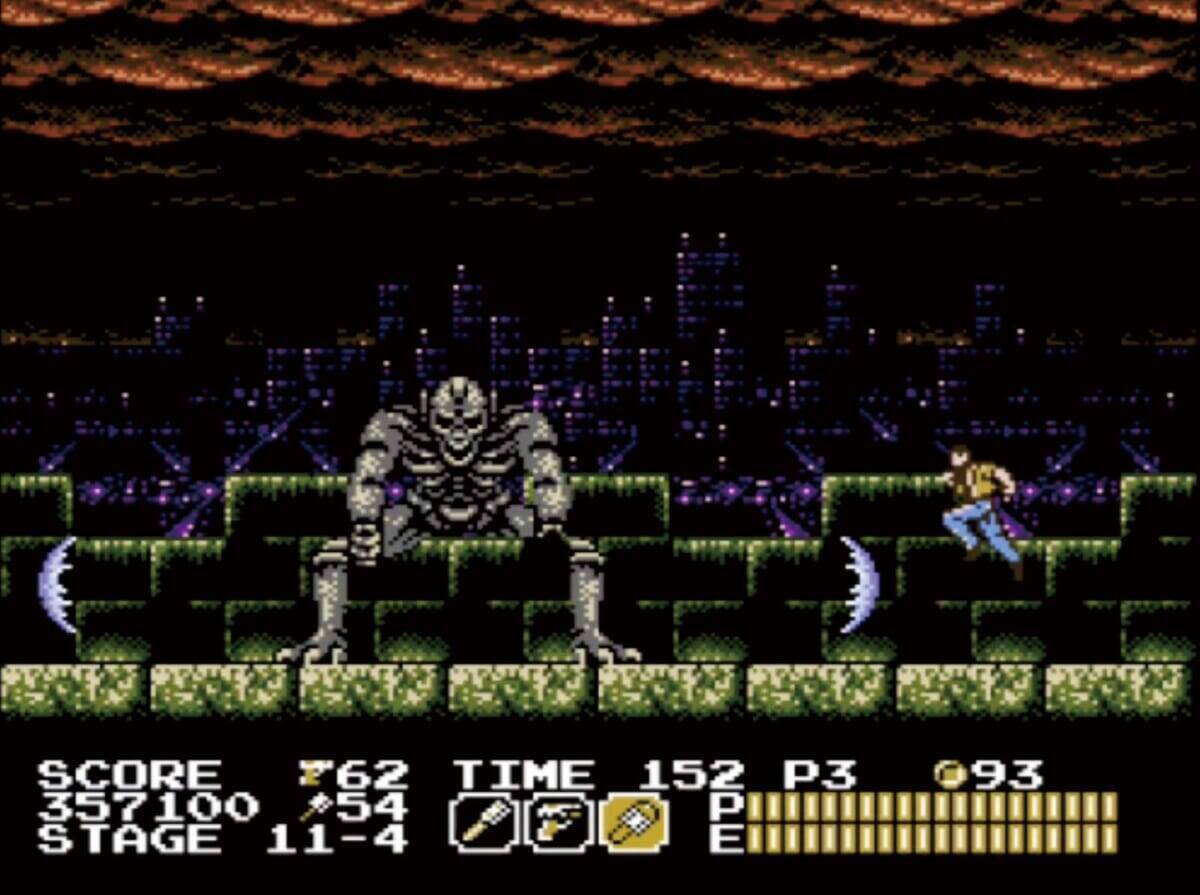Image resolution: width=1200 pixels, height=895 pixels.
Task: Select the highlighted grenade weapon slot
Action: 633,822
